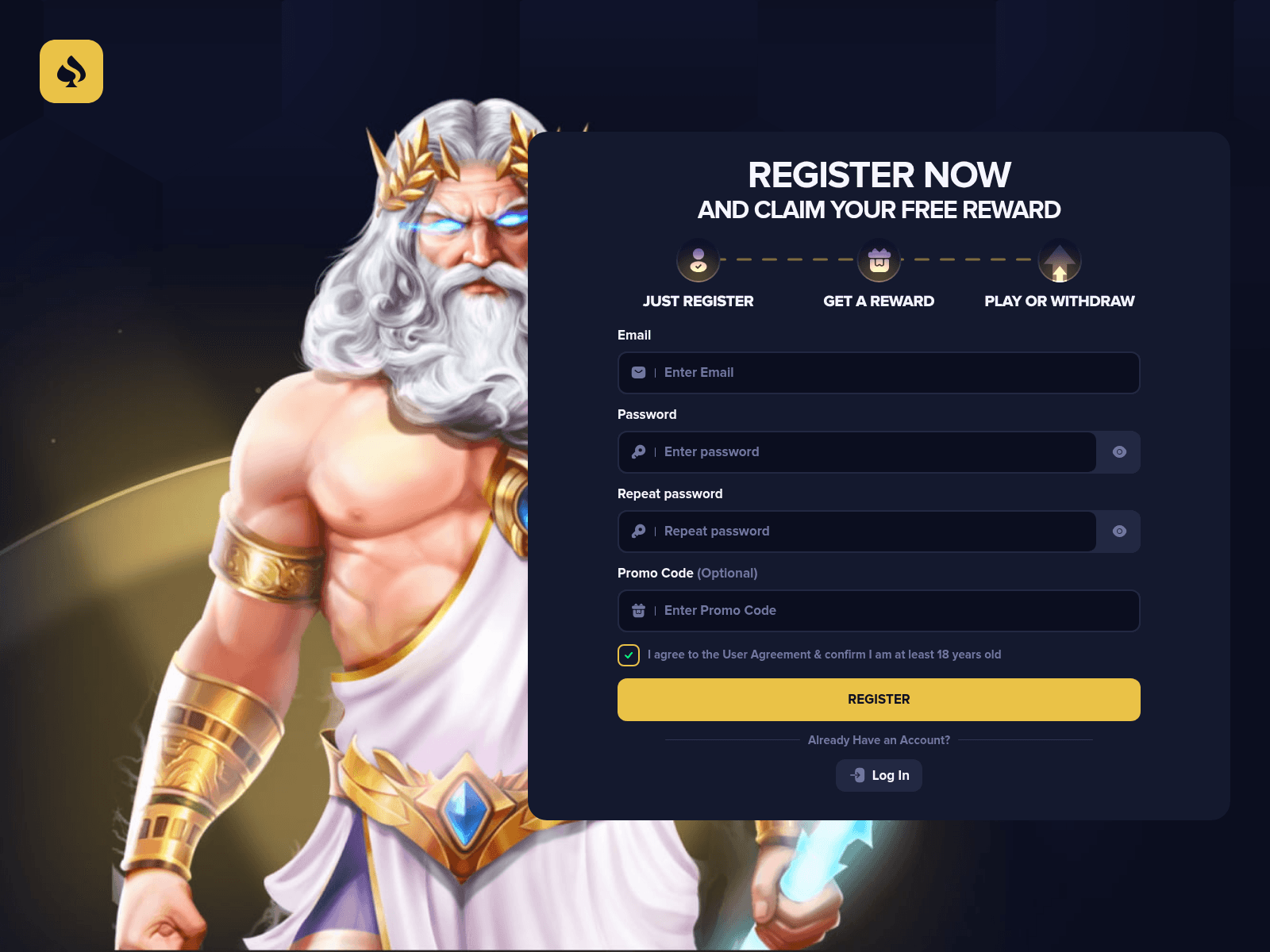Click the login arrow icon on the Log In button

point(857,775)
